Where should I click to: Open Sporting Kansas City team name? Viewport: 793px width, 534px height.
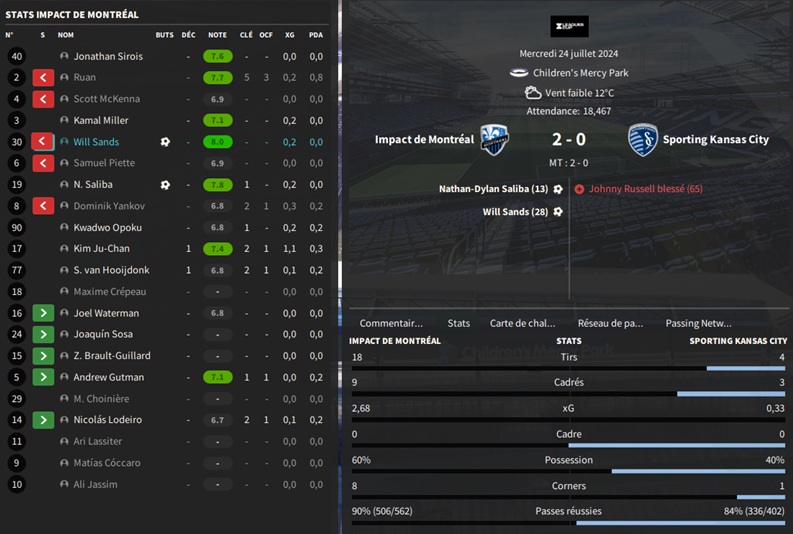pos(715,140)
